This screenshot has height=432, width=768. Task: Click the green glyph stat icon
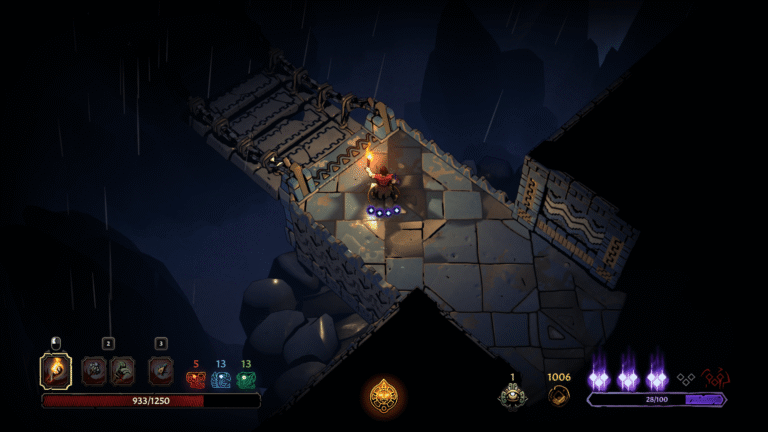point(246,379)
